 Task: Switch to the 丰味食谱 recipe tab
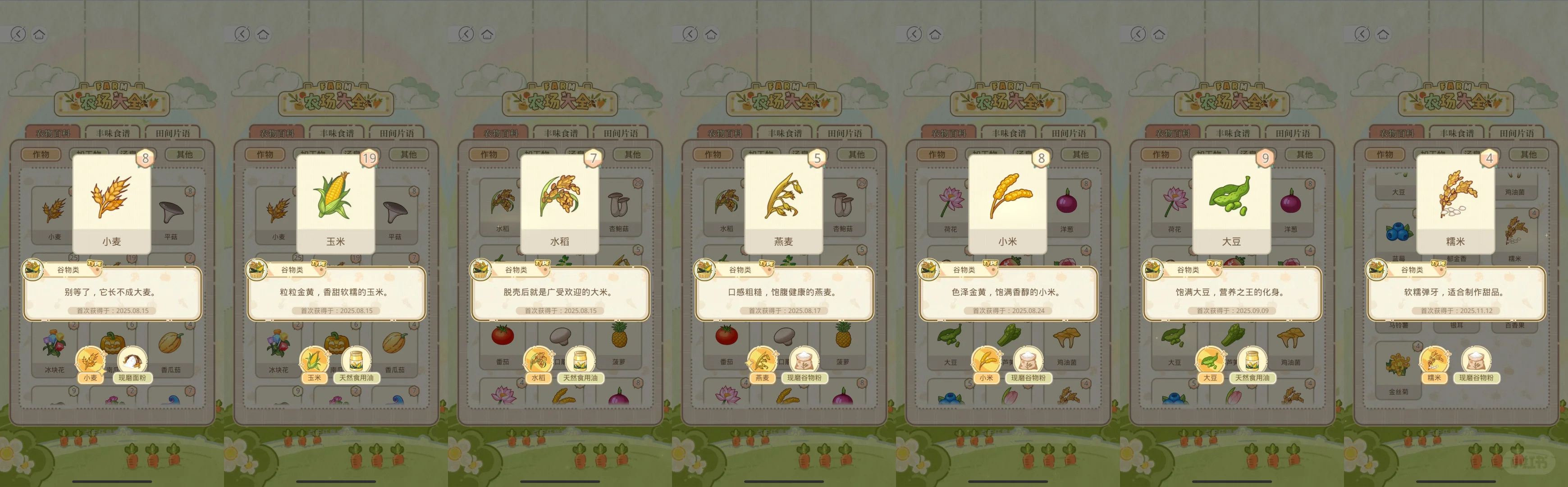tap(114, 132)
